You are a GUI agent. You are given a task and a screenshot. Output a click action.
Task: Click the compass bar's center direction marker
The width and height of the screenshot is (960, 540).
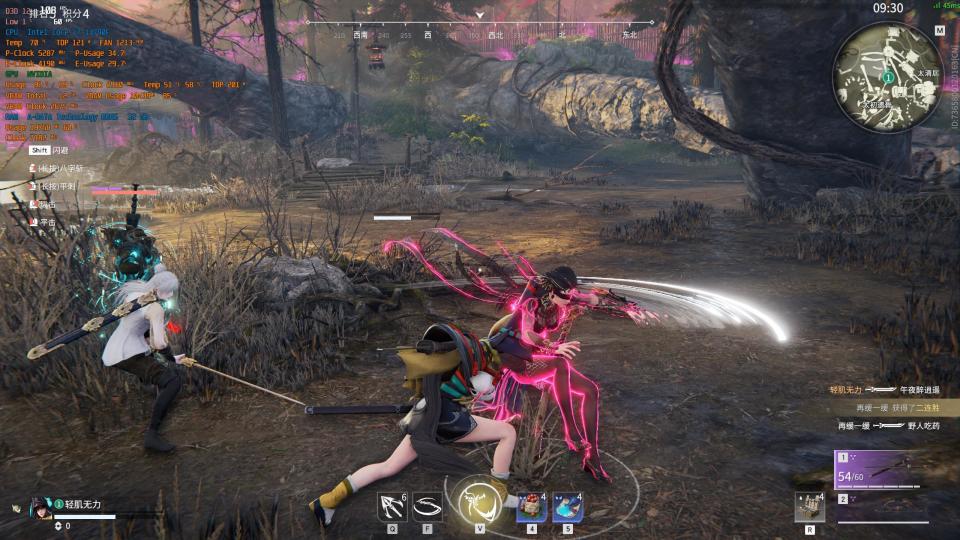pyautogui.click(x=480, y=16)
